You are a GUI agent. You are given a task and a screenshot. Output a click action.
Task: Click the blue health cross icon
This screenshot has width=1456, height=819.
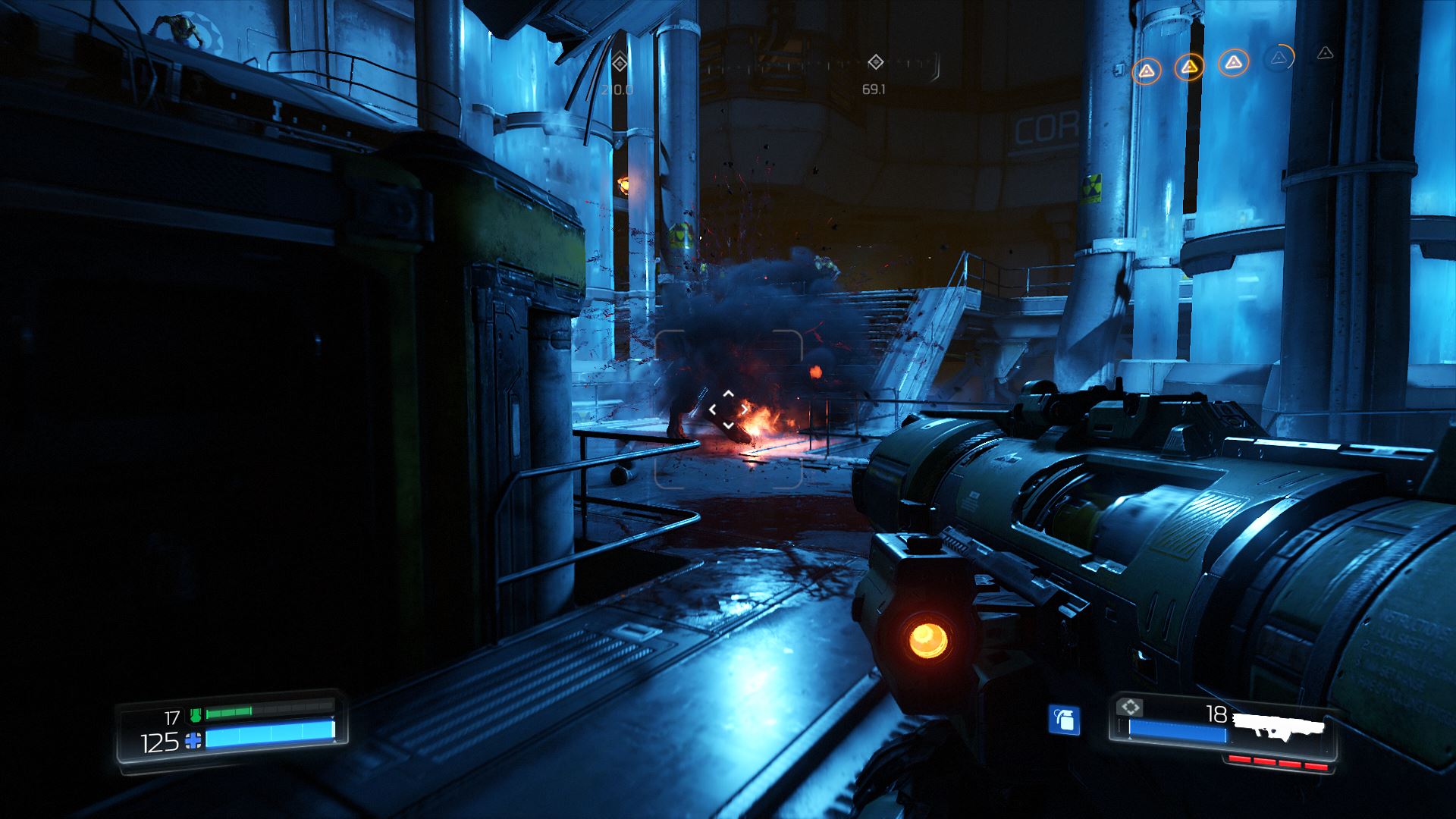(x=194, y=741)
